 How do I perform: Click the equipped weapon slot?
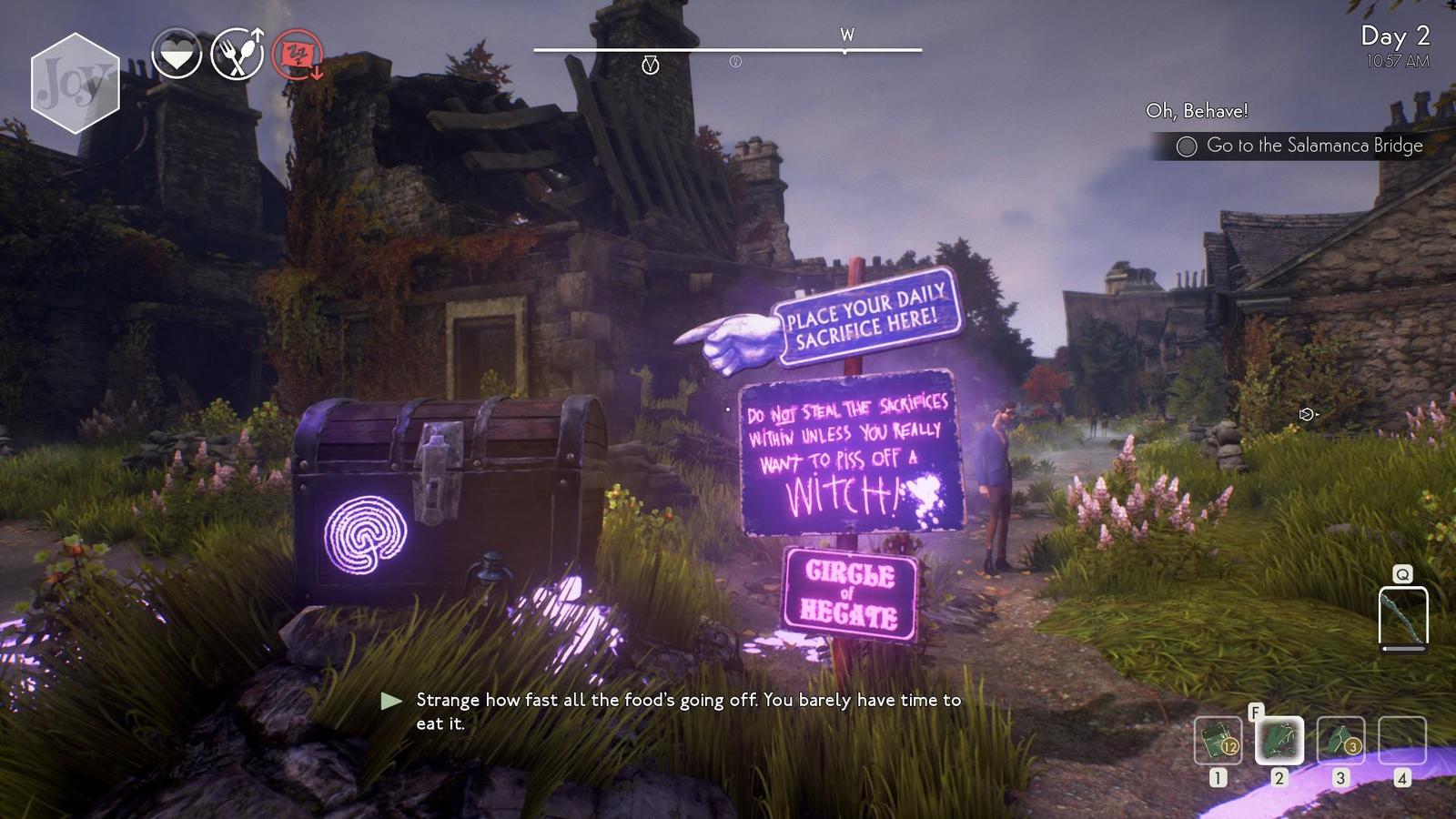(x=1402, y=617)
